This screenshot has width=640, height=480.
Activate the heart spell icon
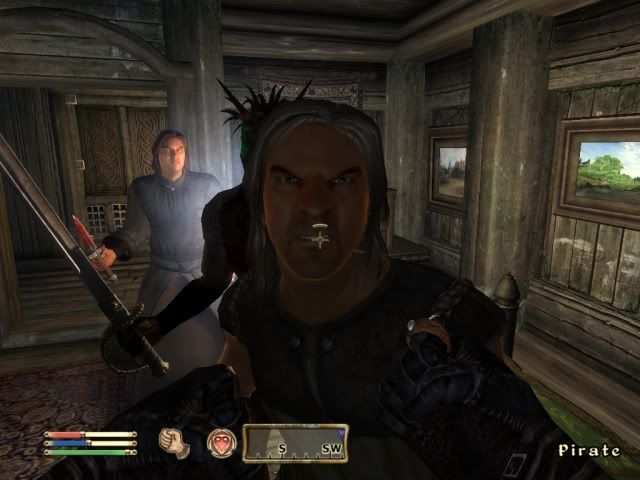pyautogui.click(x=219, y=443)
